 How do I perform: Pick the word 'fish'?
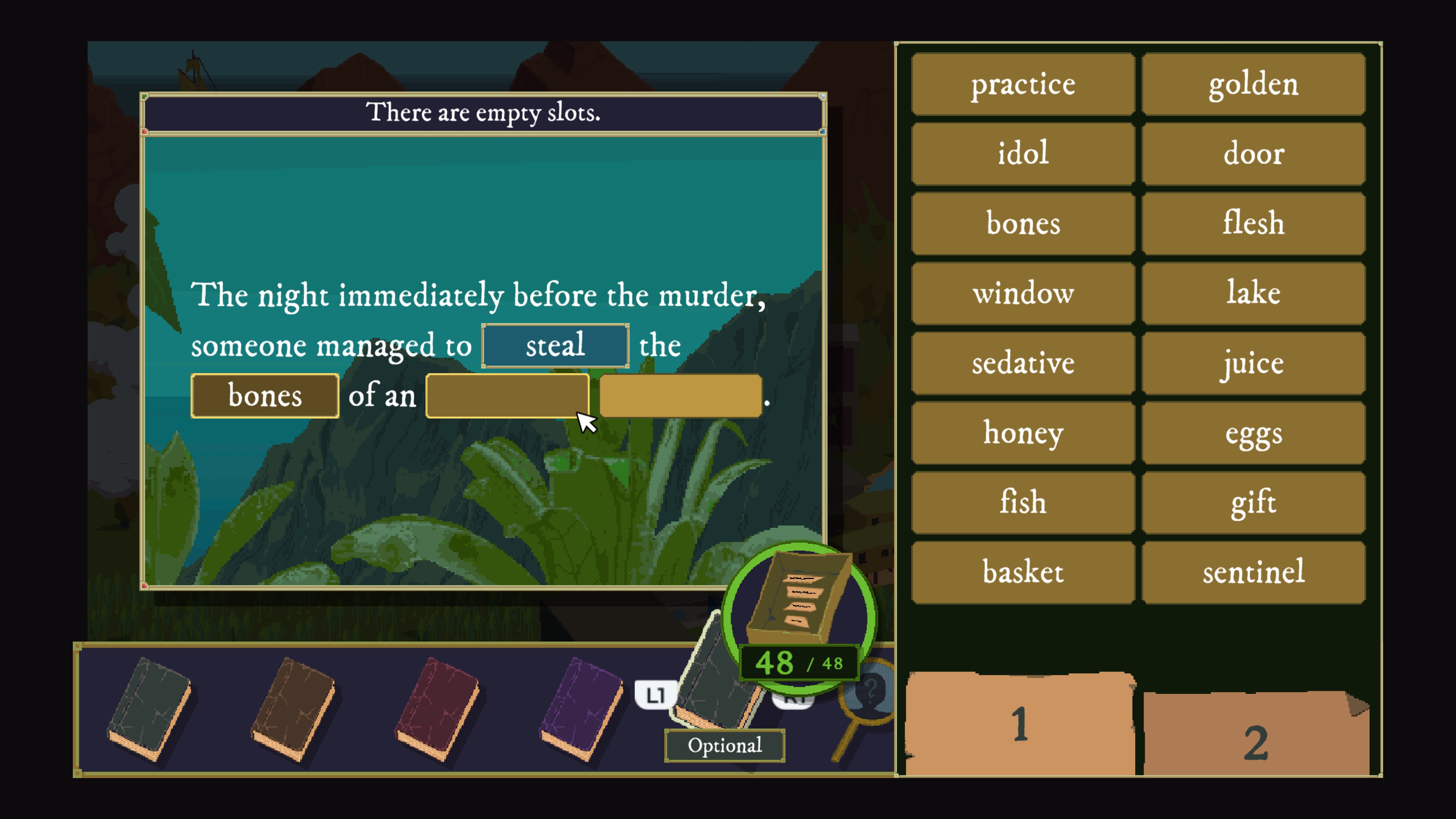coord(1023,502)
